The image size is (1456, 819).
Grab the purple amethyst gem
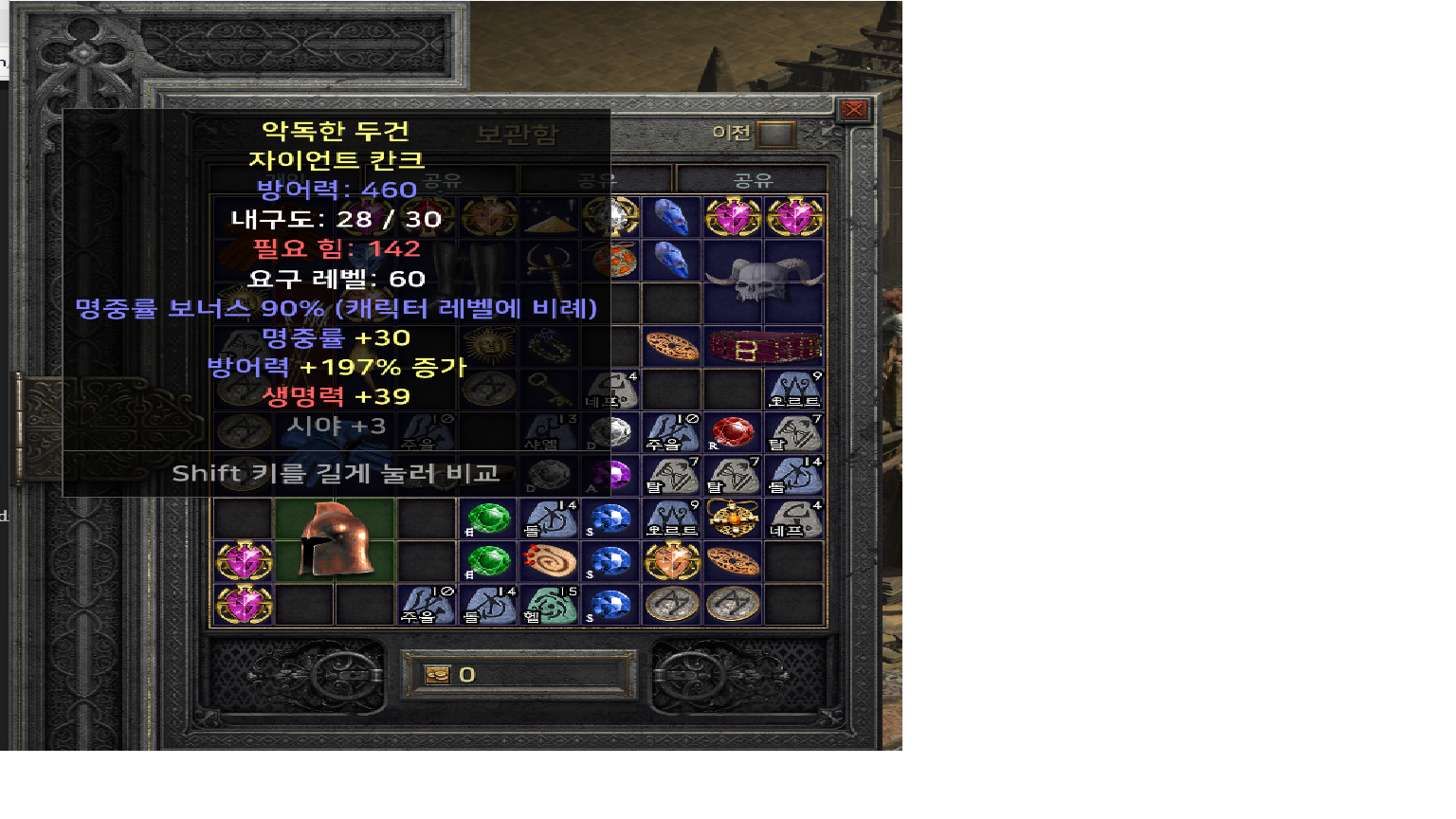coord(611,475)
